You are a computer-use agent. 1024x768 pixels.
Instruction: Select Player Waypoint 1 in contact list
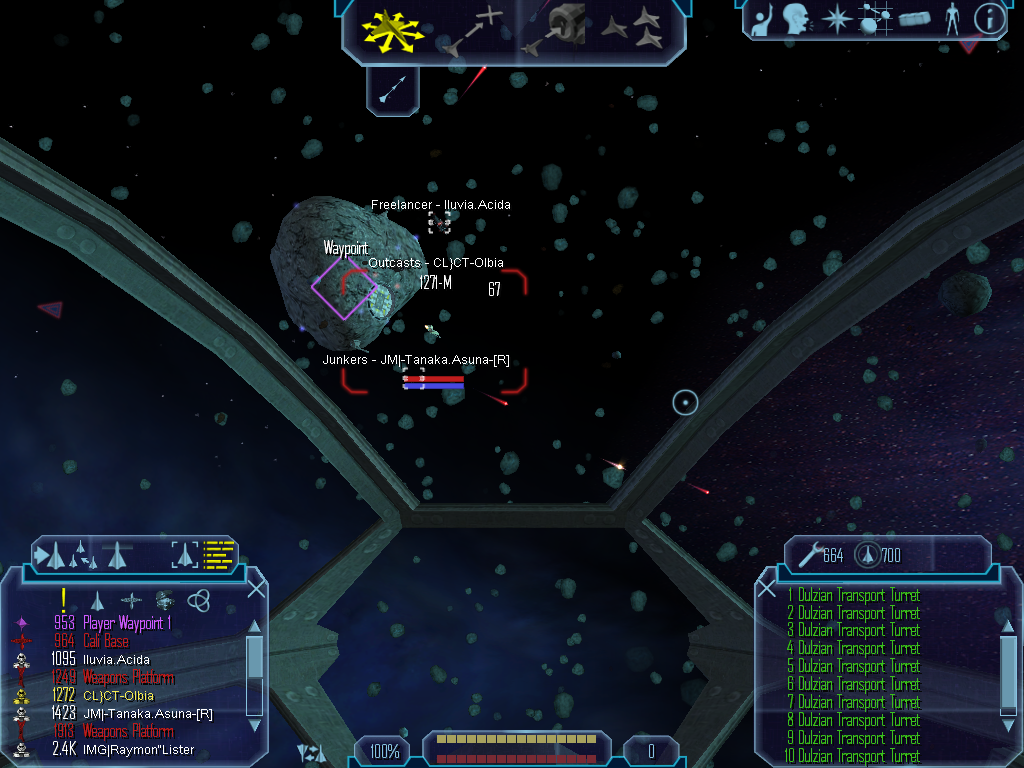point(127,623)
